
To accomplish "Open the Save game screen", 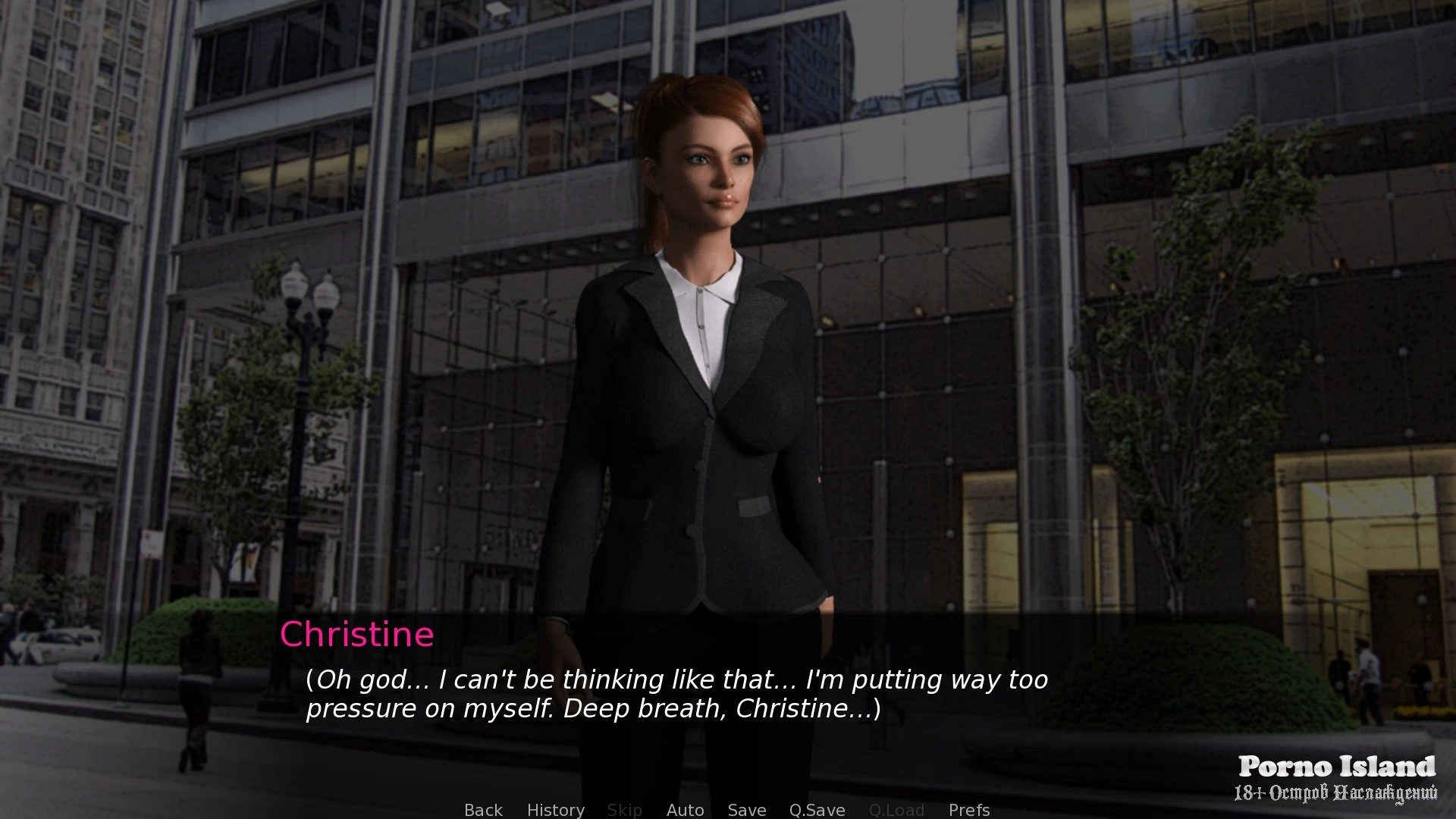I will (746, 810).
